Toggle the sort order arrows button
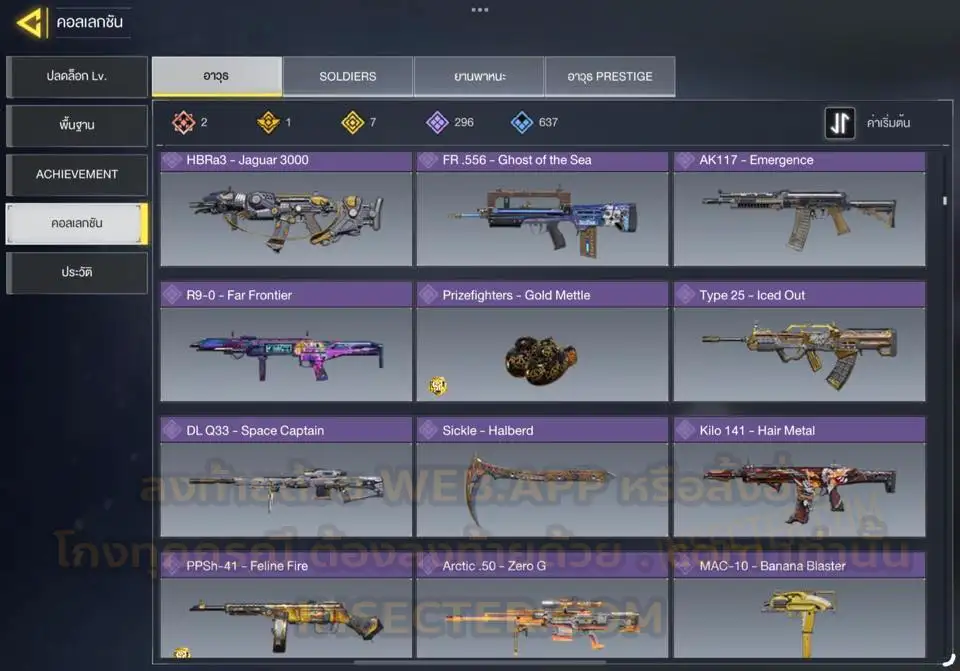Image resolution: width=960 pixels, height=671 pixels. (839, 123)
